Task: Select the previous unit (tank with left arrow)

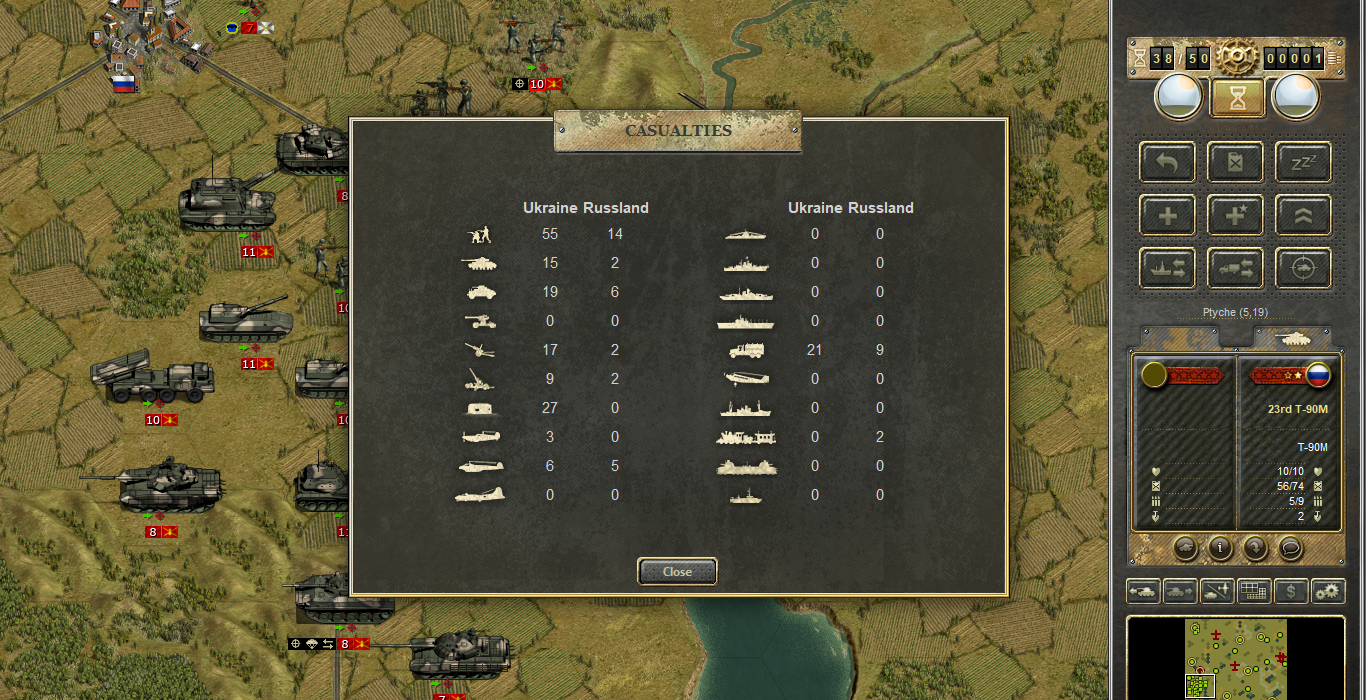Action: (1143, 591)
